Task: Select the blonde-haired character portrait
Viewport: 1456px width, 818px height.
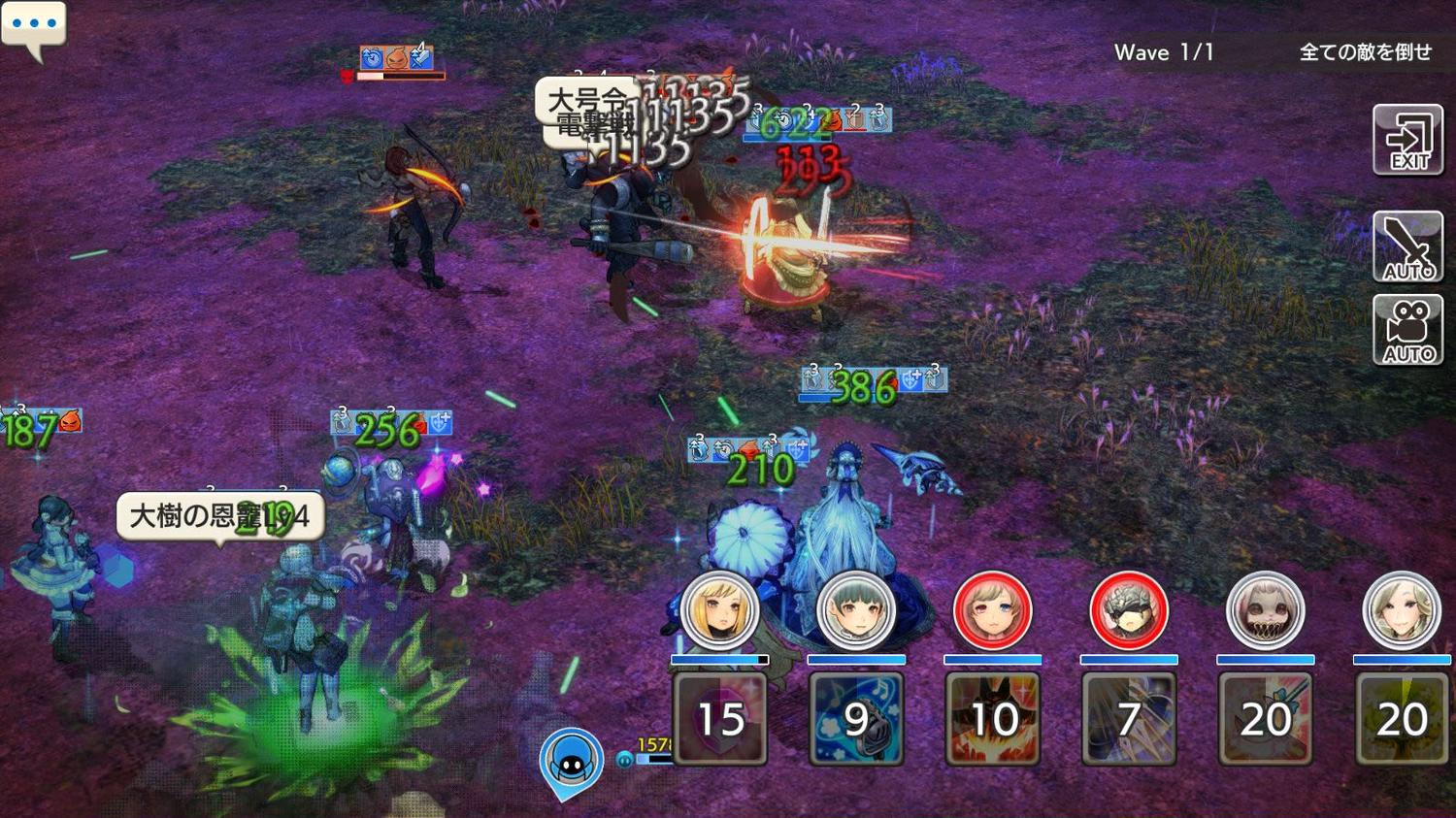Action: point(719,610)
